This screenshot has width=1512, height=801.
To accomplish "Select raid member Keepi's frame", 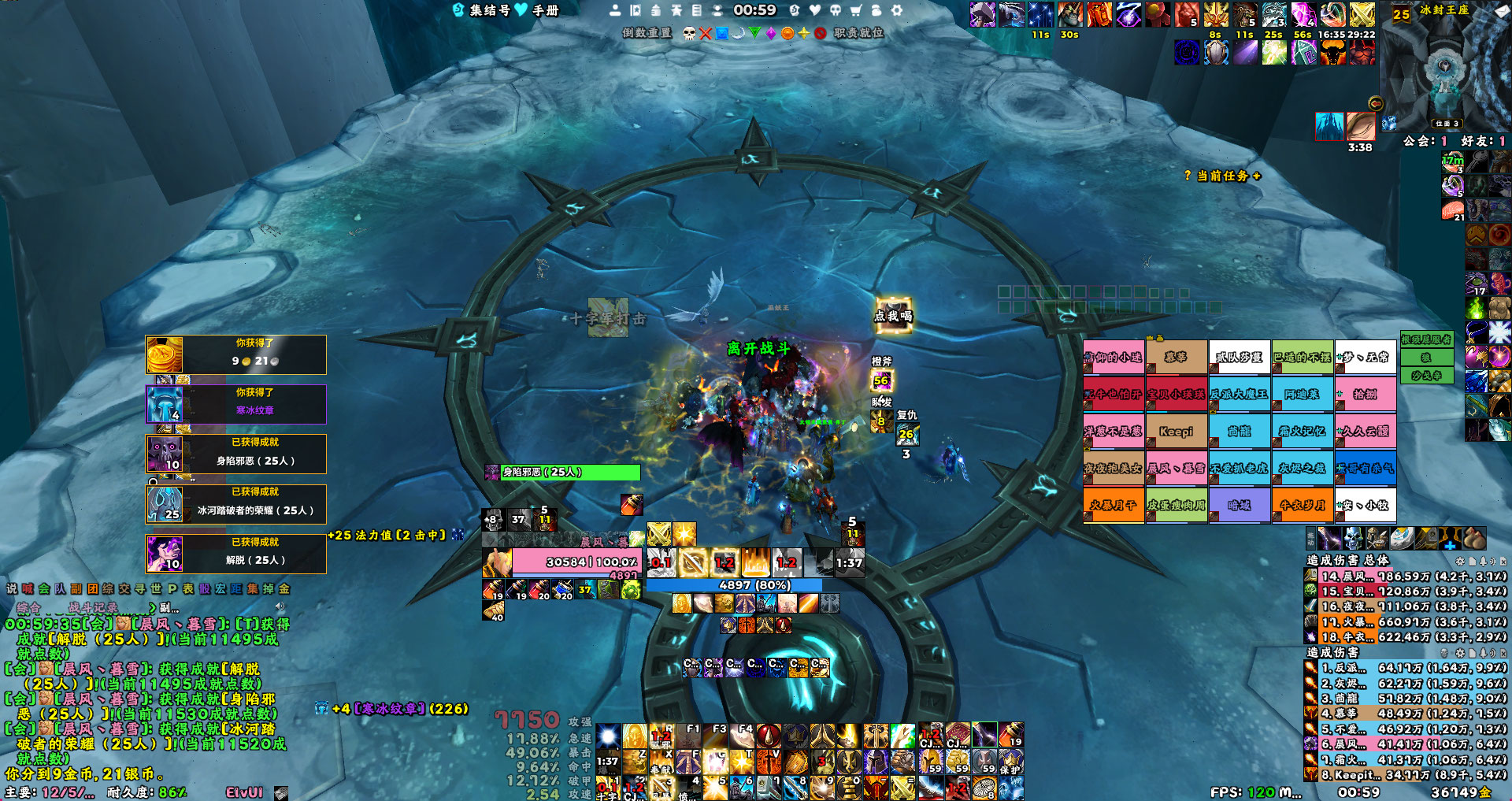I will point(1176,431).
